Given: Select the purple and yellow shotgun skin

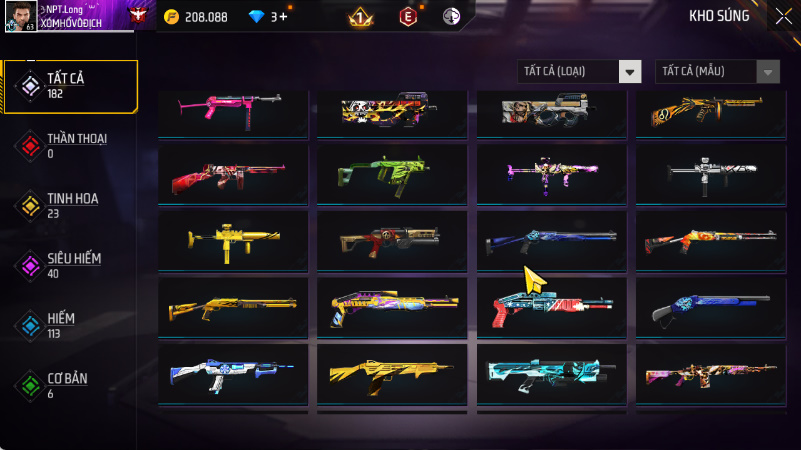Looking at the screenshot, I should click(392, 307).
